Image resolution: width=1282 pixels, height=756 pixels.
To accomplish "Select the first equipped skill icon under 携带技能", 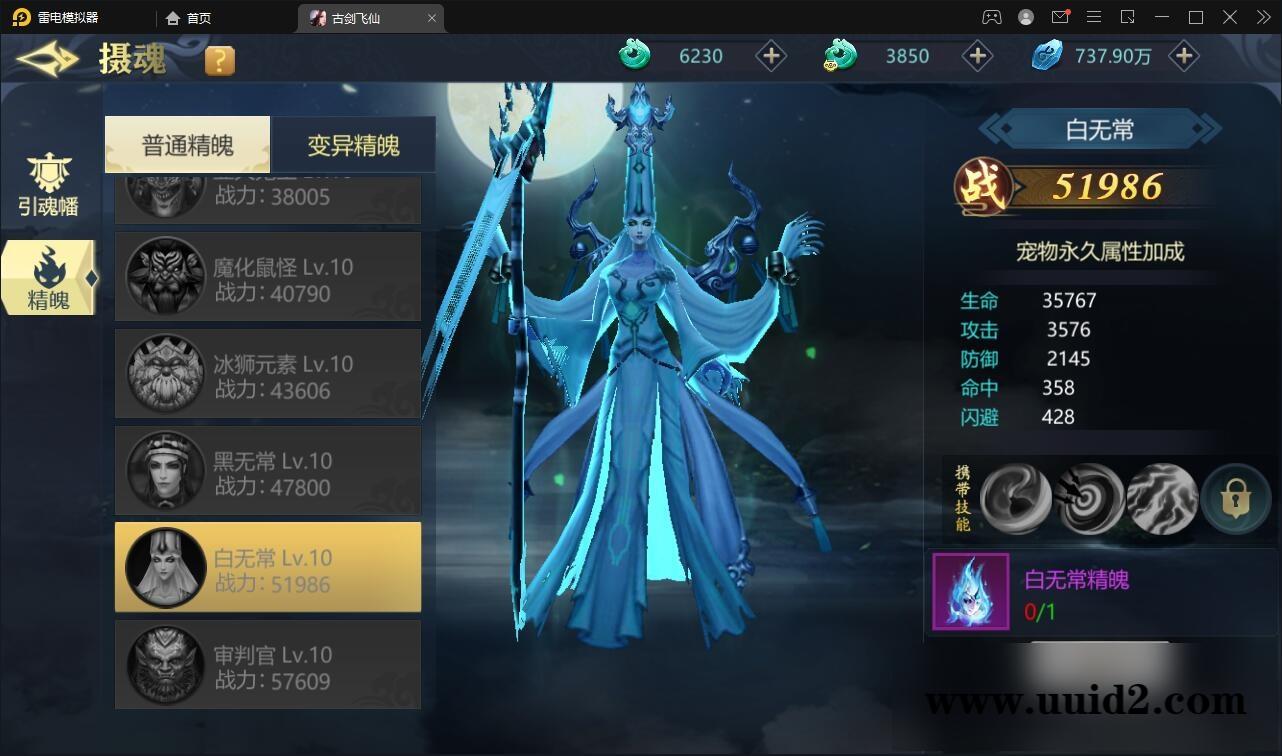I will click(x=1019, y=497).
